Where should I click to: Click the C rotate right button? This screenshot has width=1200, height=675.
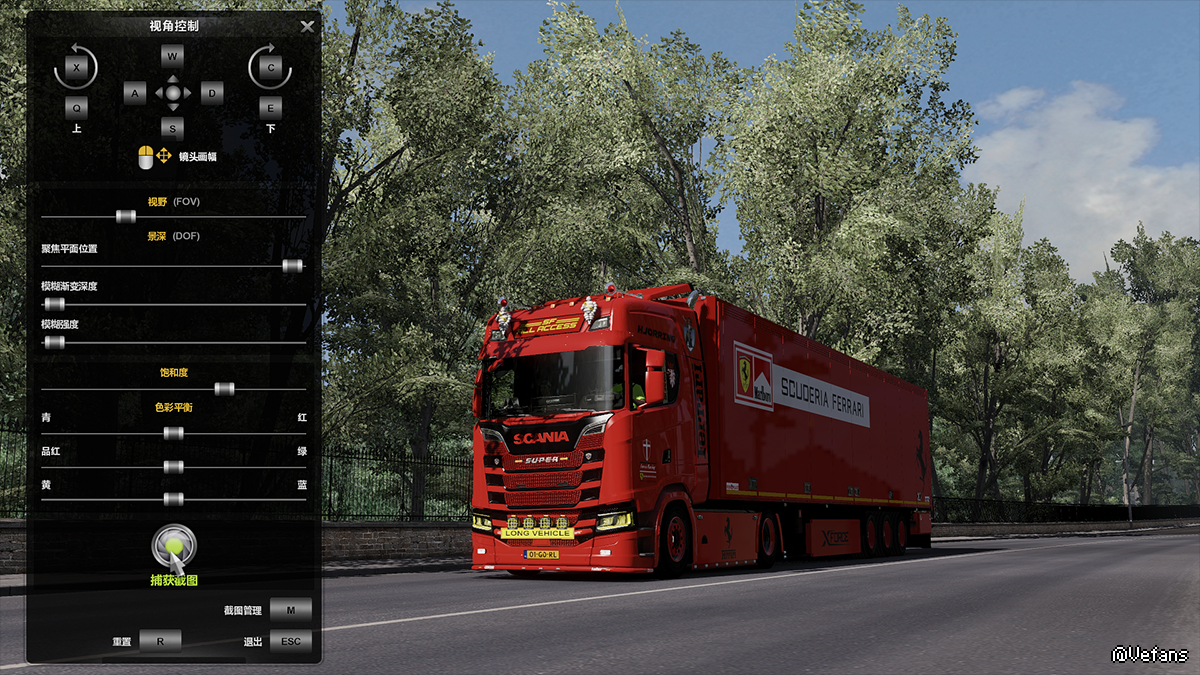(x=270, y=68)
